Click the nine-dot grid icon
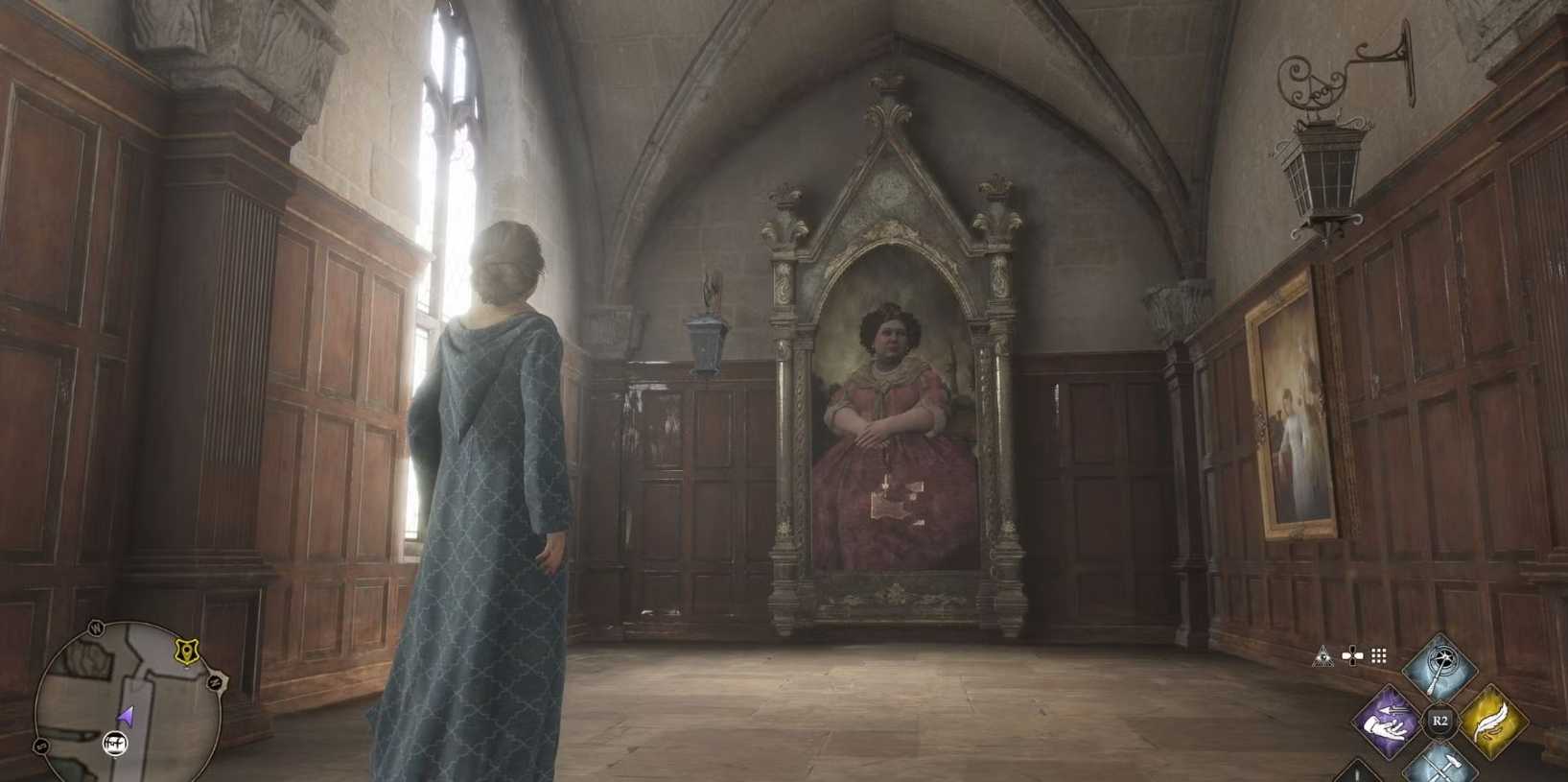 [x=1379, y=656]
